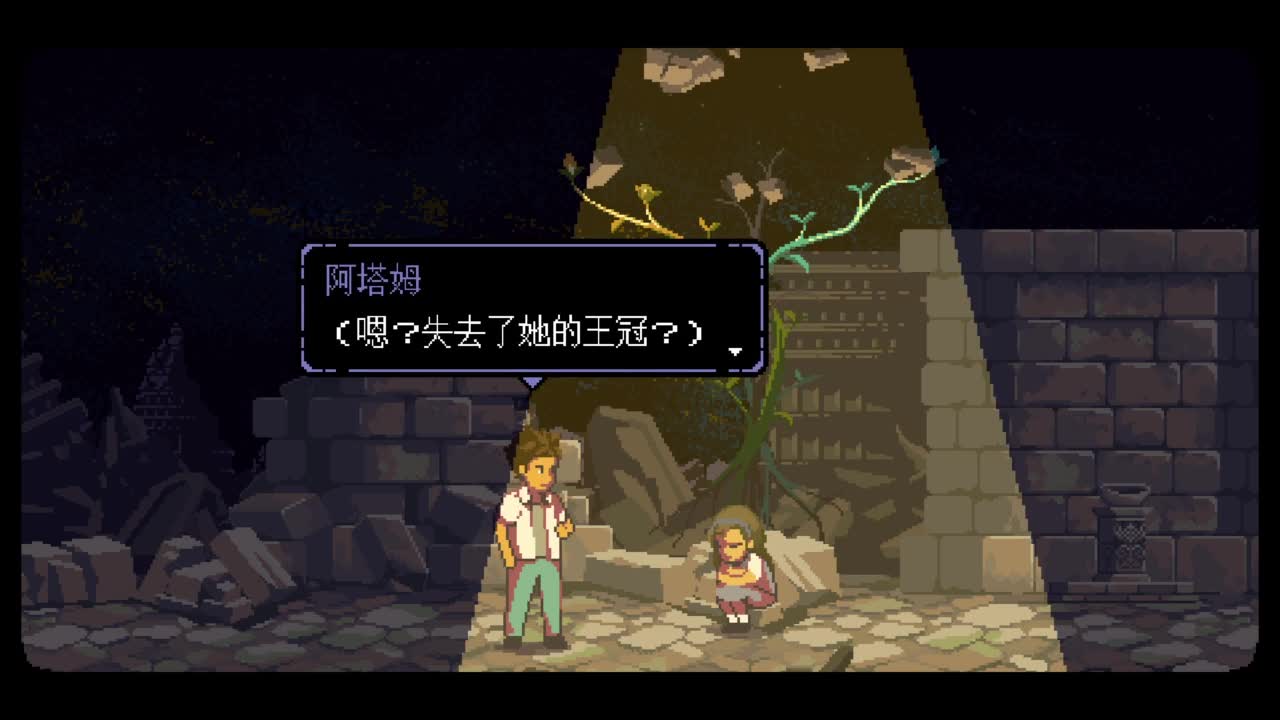Image resolution: width=1280 pixels, height=720 pixels.
Task: Click the dialogue advance triangle indicator
Action: [x=737, y=352]
